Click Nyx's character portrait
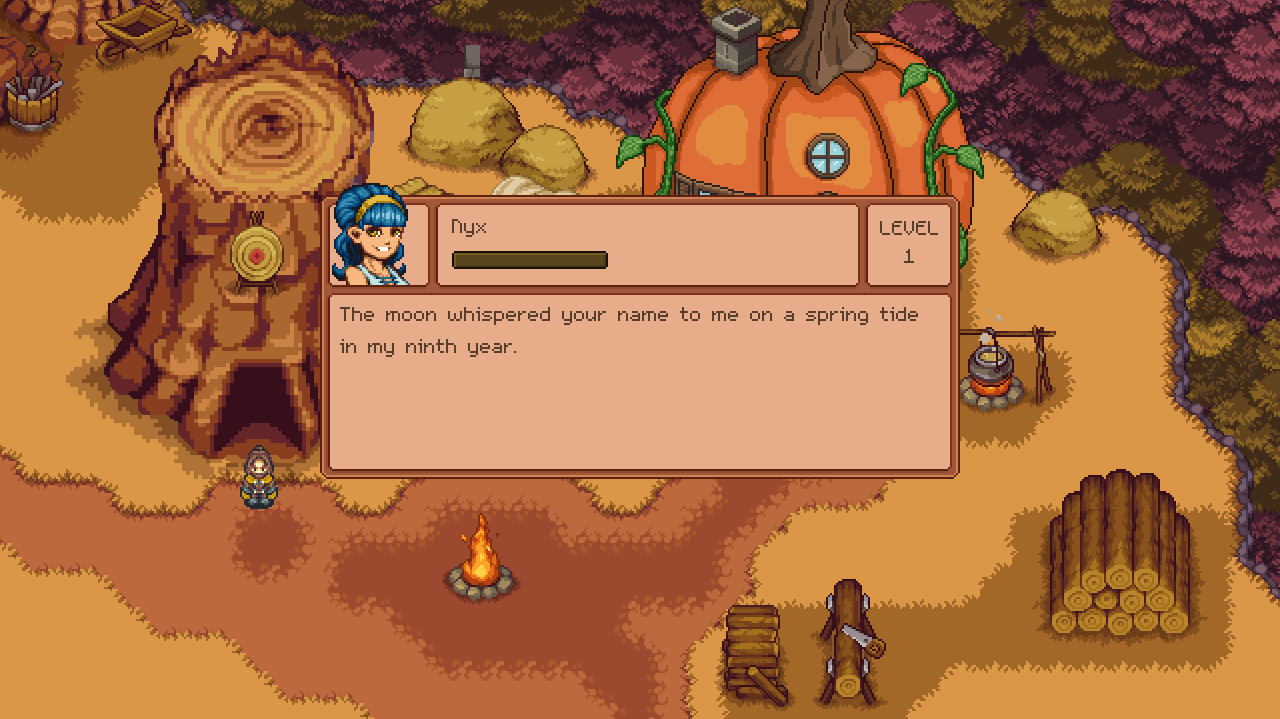Image resolution: width=1280 pixels, height=719 pixels. coord(372,240)
